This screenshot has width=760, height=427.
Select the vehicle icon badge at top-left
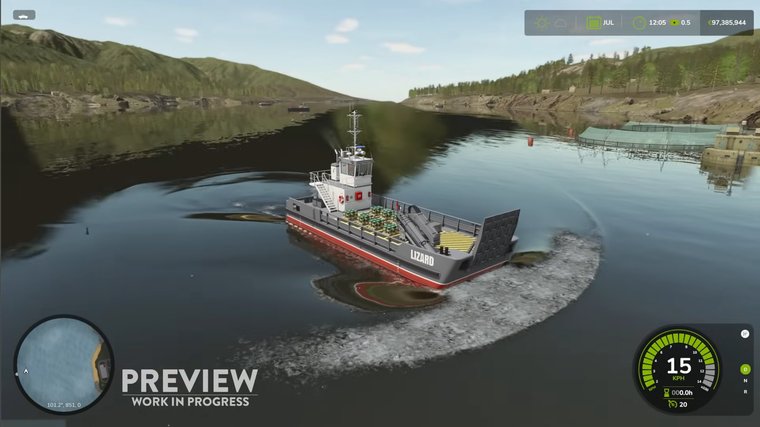pos(24,15)
